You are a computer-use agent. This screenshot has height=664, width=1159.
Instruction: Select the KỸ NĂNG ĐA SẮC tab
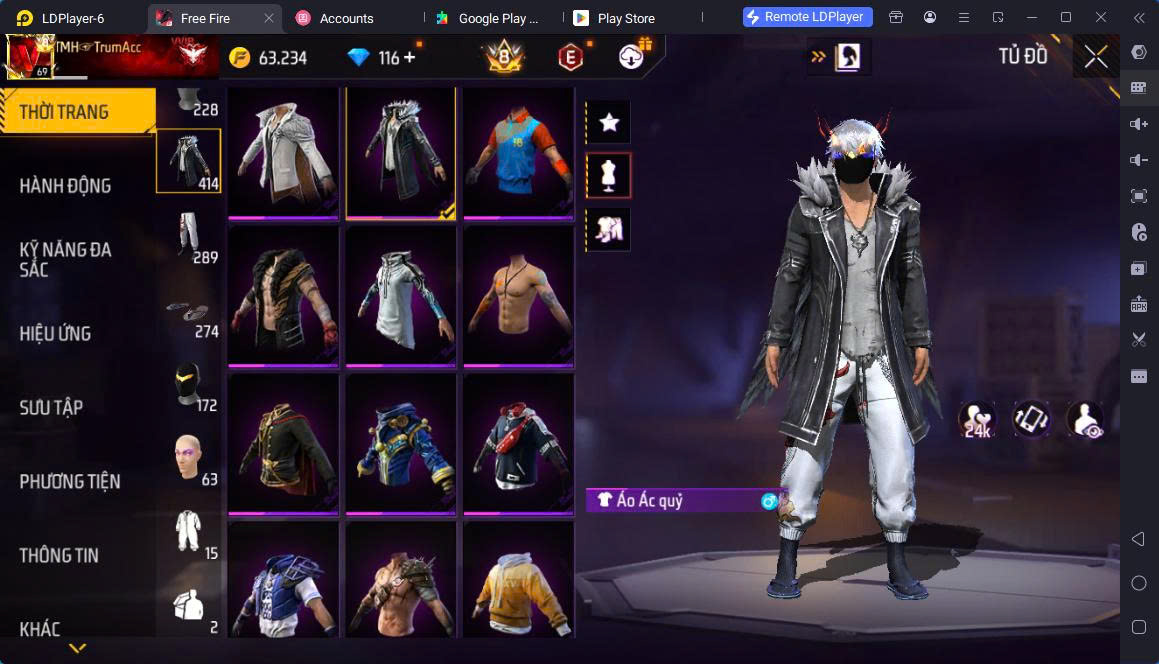pos(66,259)
